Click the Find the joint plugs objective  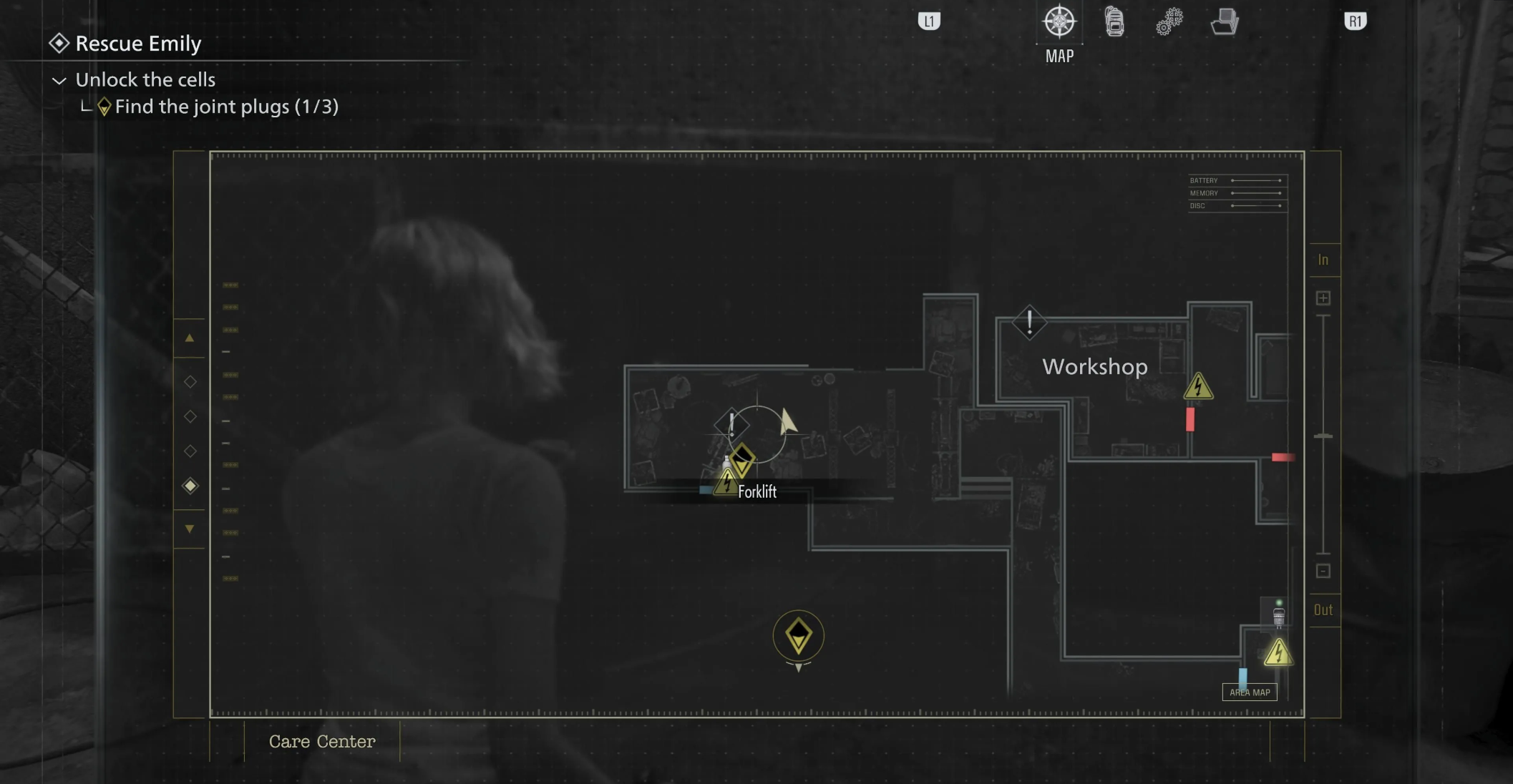tap(226, 107)
